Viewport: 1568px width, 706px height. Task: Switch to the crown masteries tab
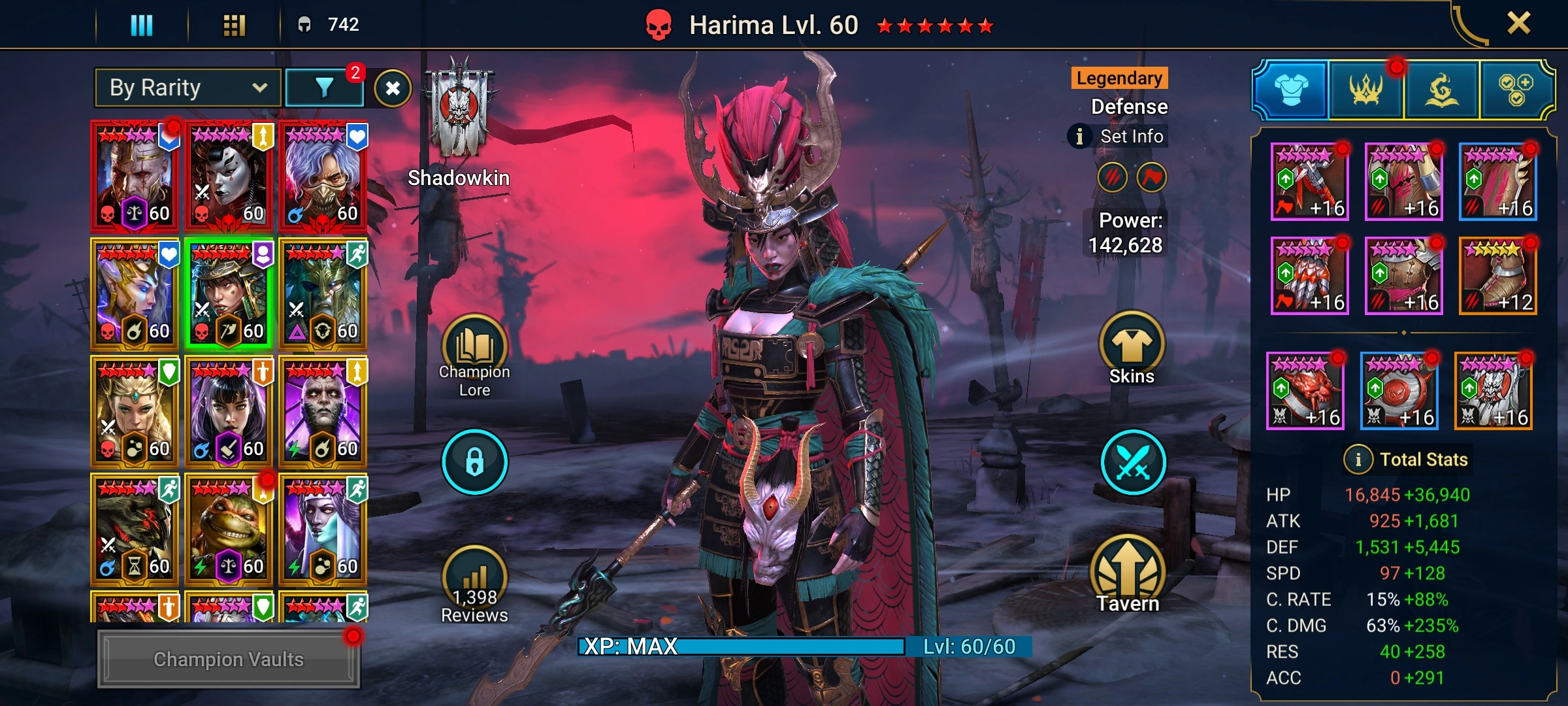pos(1365,90)
